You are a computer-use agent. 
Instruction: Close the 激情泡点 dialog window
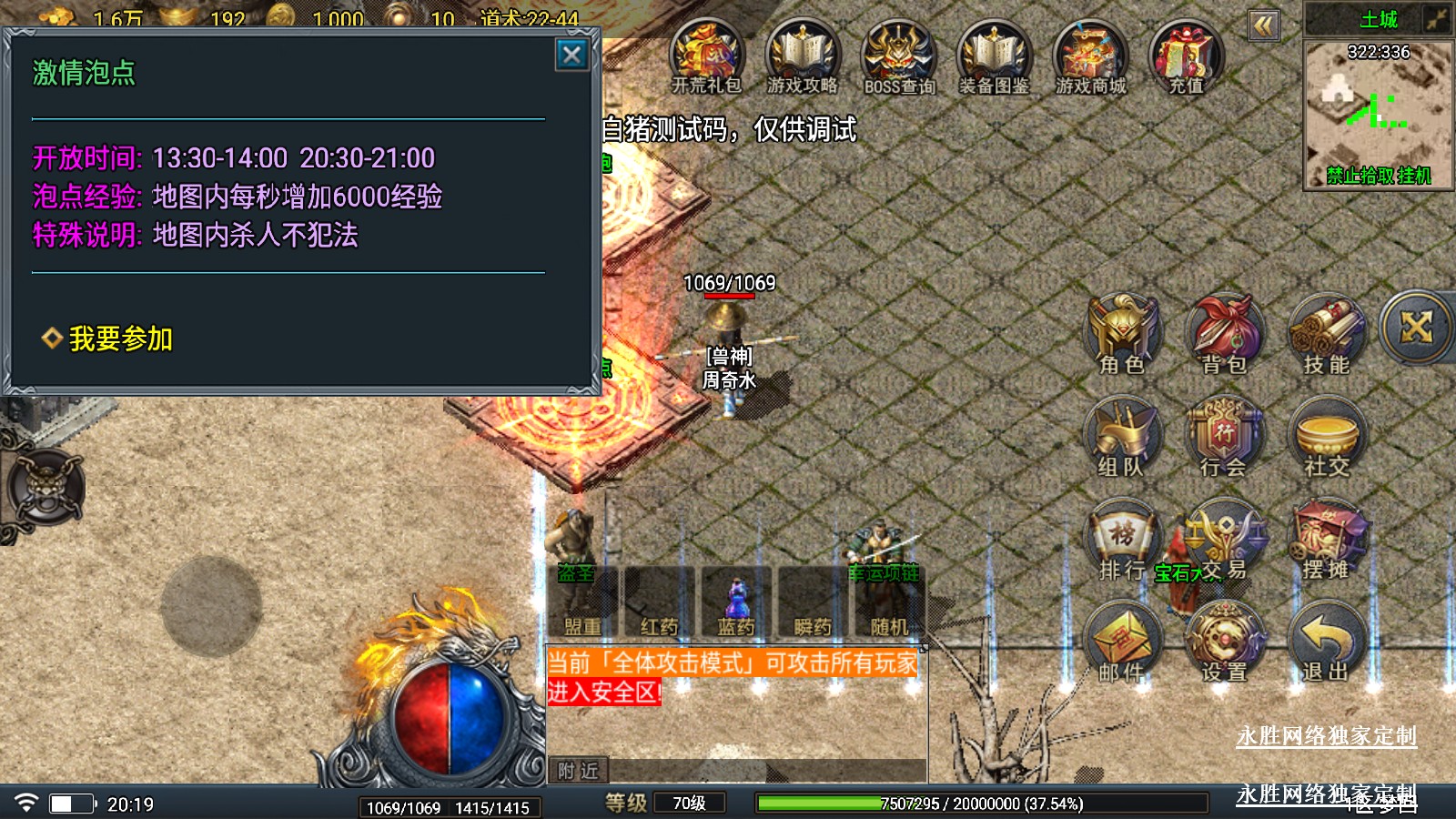tap(571, 56)
